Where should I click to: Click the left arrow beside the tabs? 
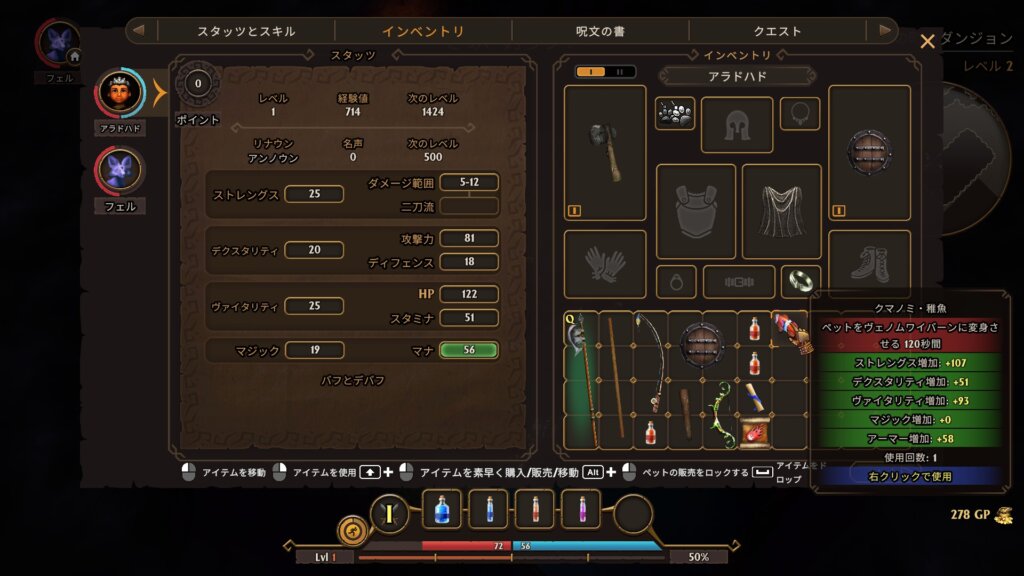tap(138, 31)
